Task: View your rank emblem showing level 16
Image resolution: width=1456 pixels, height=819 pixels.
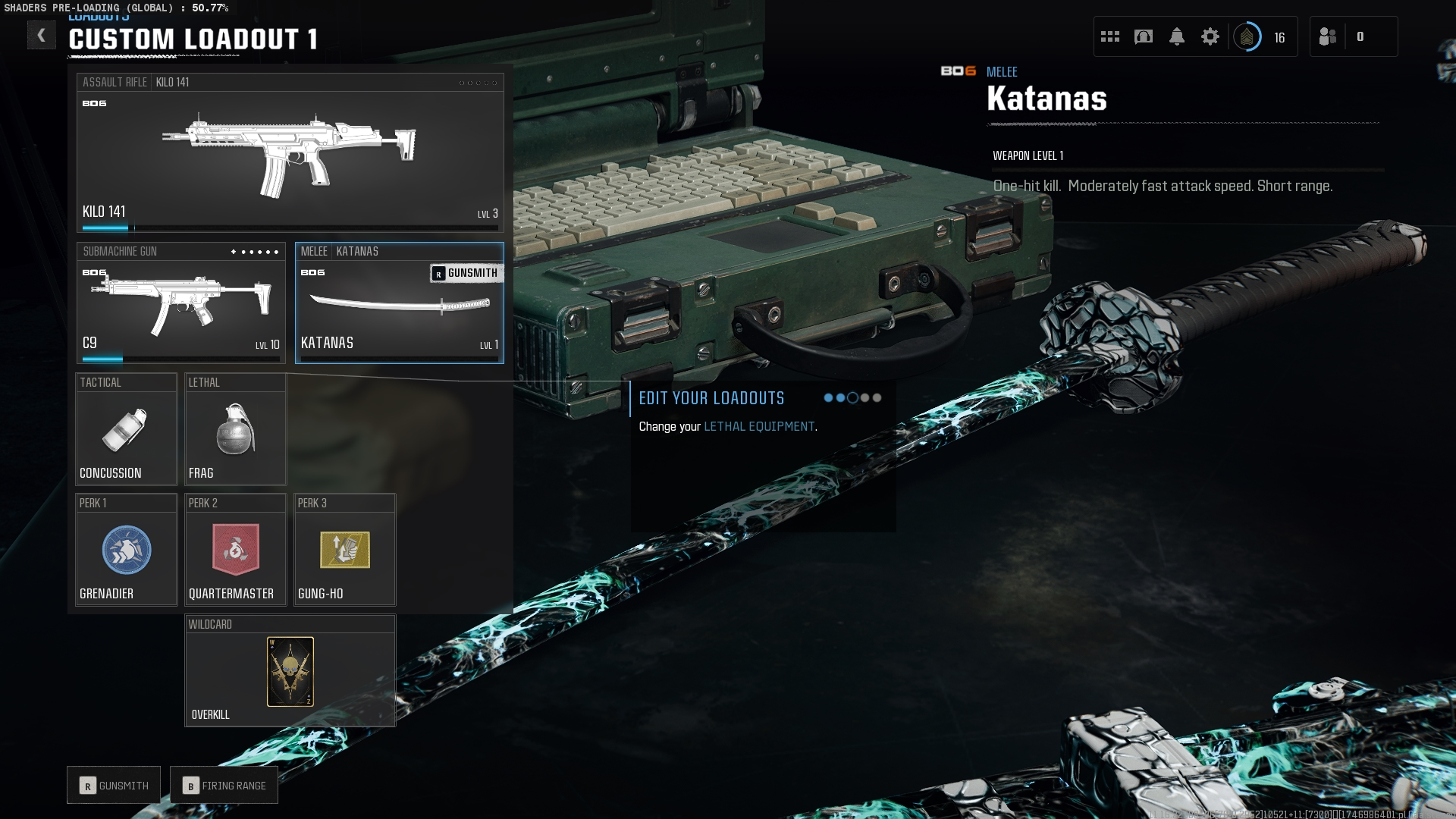Action: click(x=1247, y=36)
